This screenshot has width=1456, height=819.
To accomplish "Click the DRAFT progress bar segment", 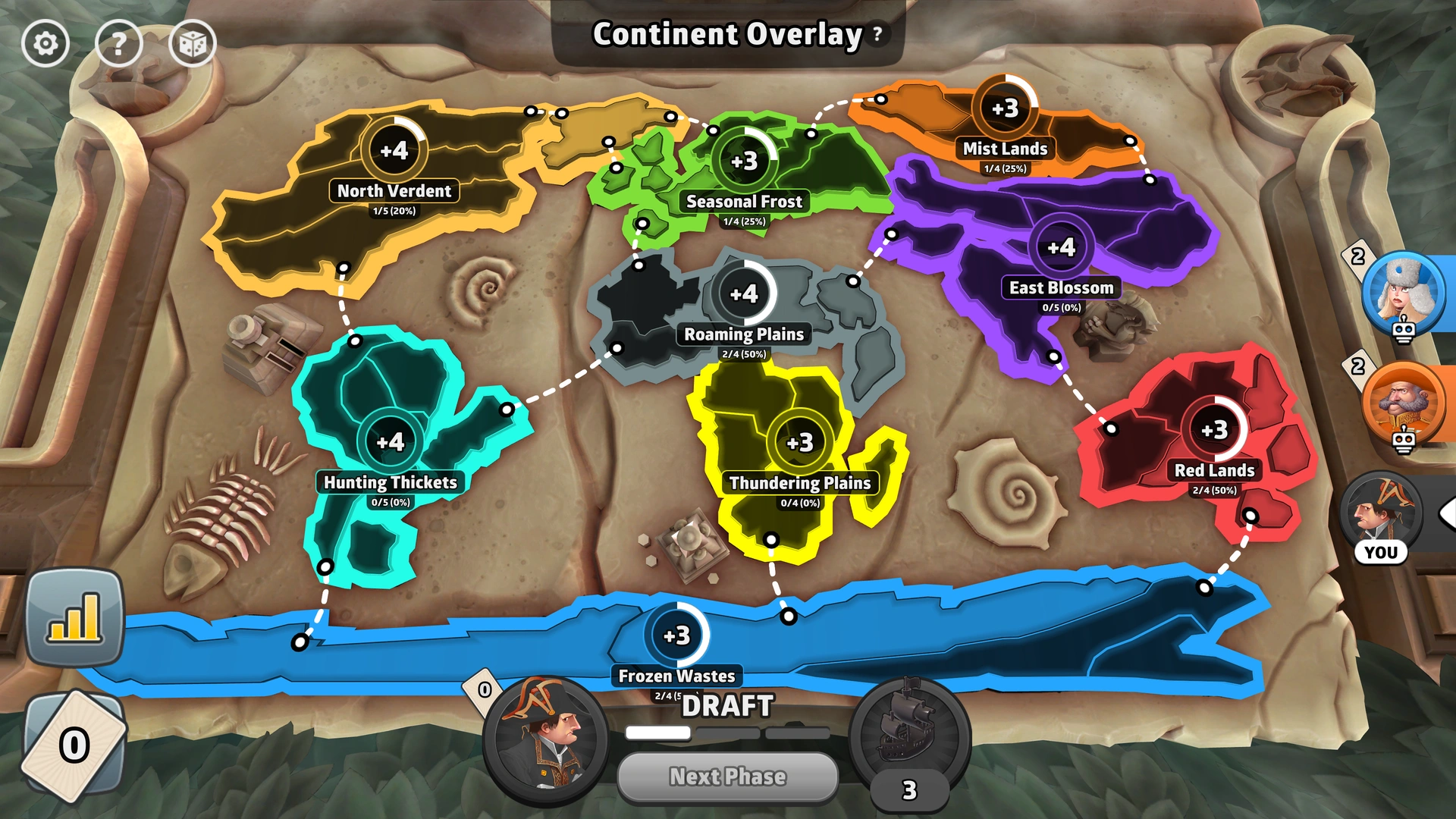I will click(657, 733).
